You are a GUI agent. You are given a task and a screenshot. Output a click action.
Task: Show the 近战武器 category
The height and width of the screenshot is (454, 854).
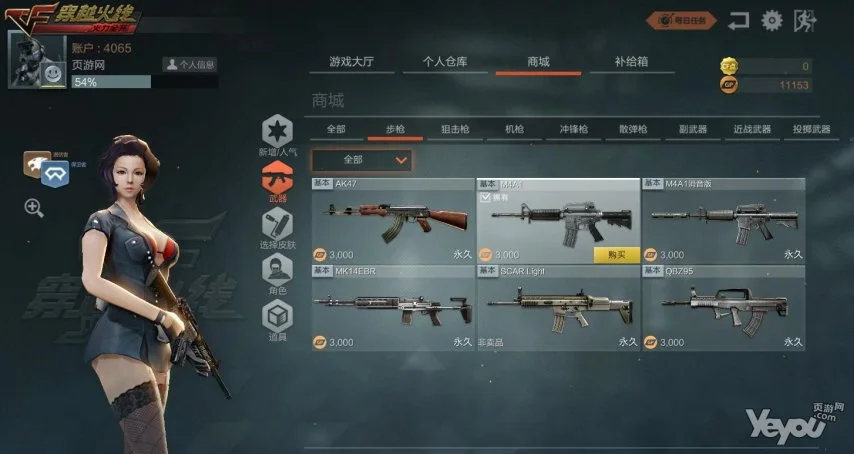751,129
